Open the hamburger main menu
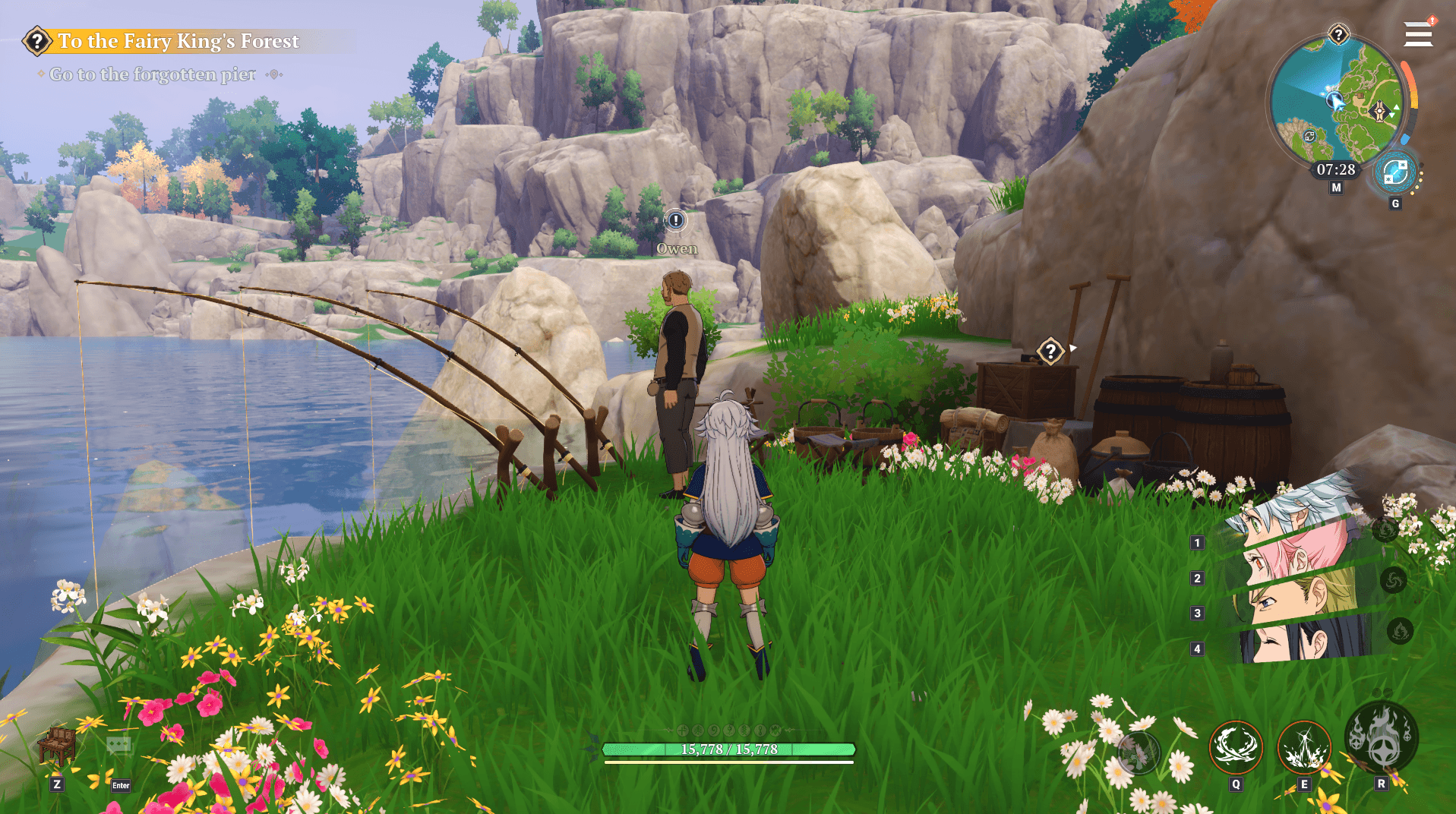 pyautogui.click(x=1418, y=34)
